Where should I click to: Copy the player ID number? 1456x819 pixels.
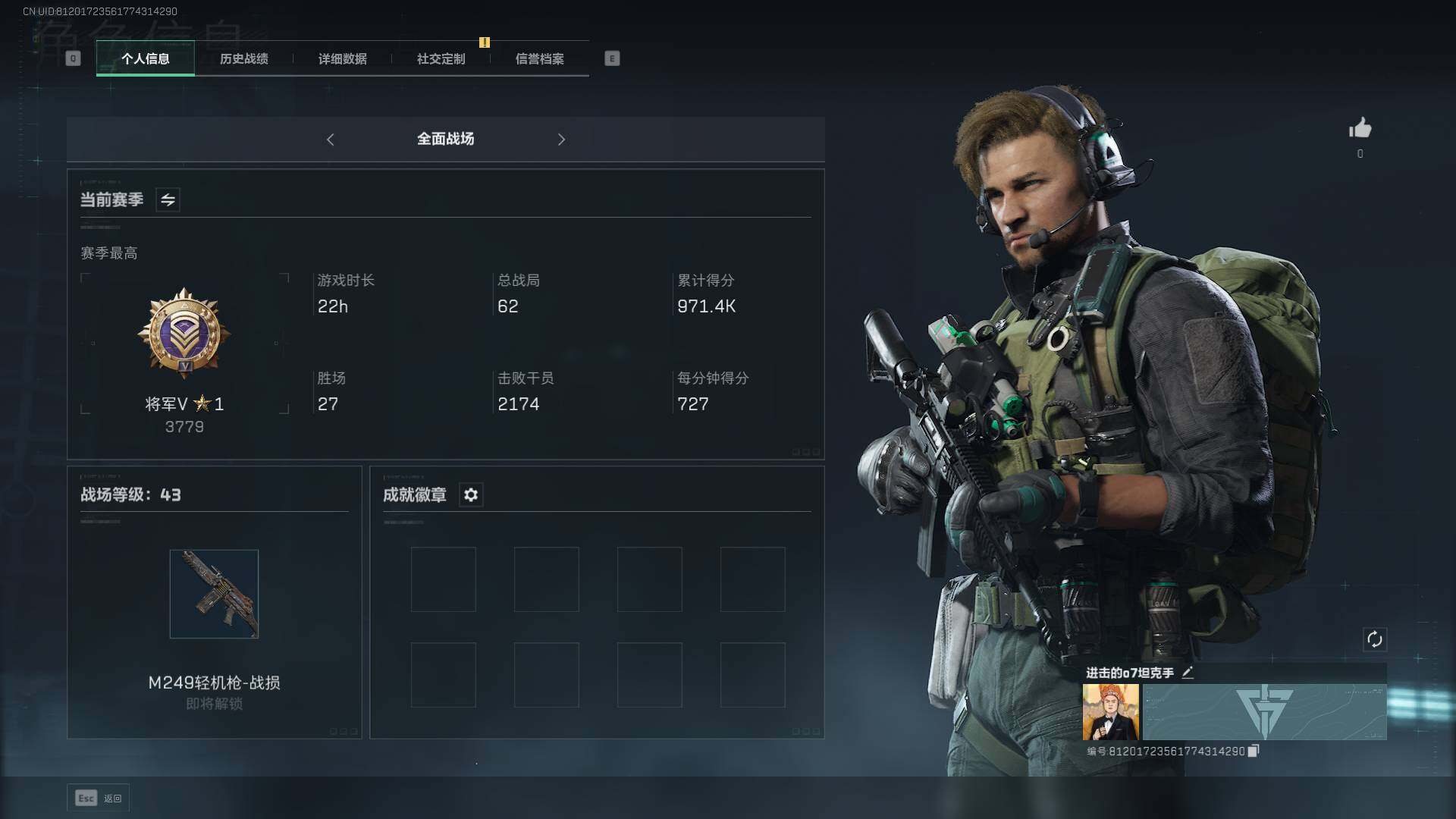tap(1254, 751)
